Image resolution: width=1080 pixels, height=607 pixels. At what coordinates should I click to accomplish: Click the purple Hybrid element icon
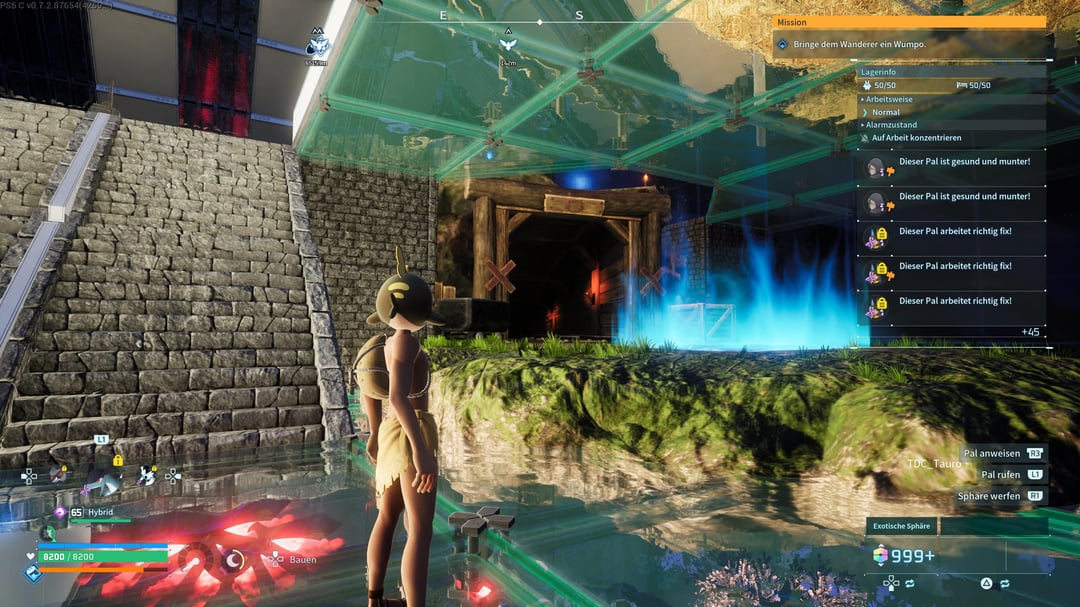coord(59,512)
